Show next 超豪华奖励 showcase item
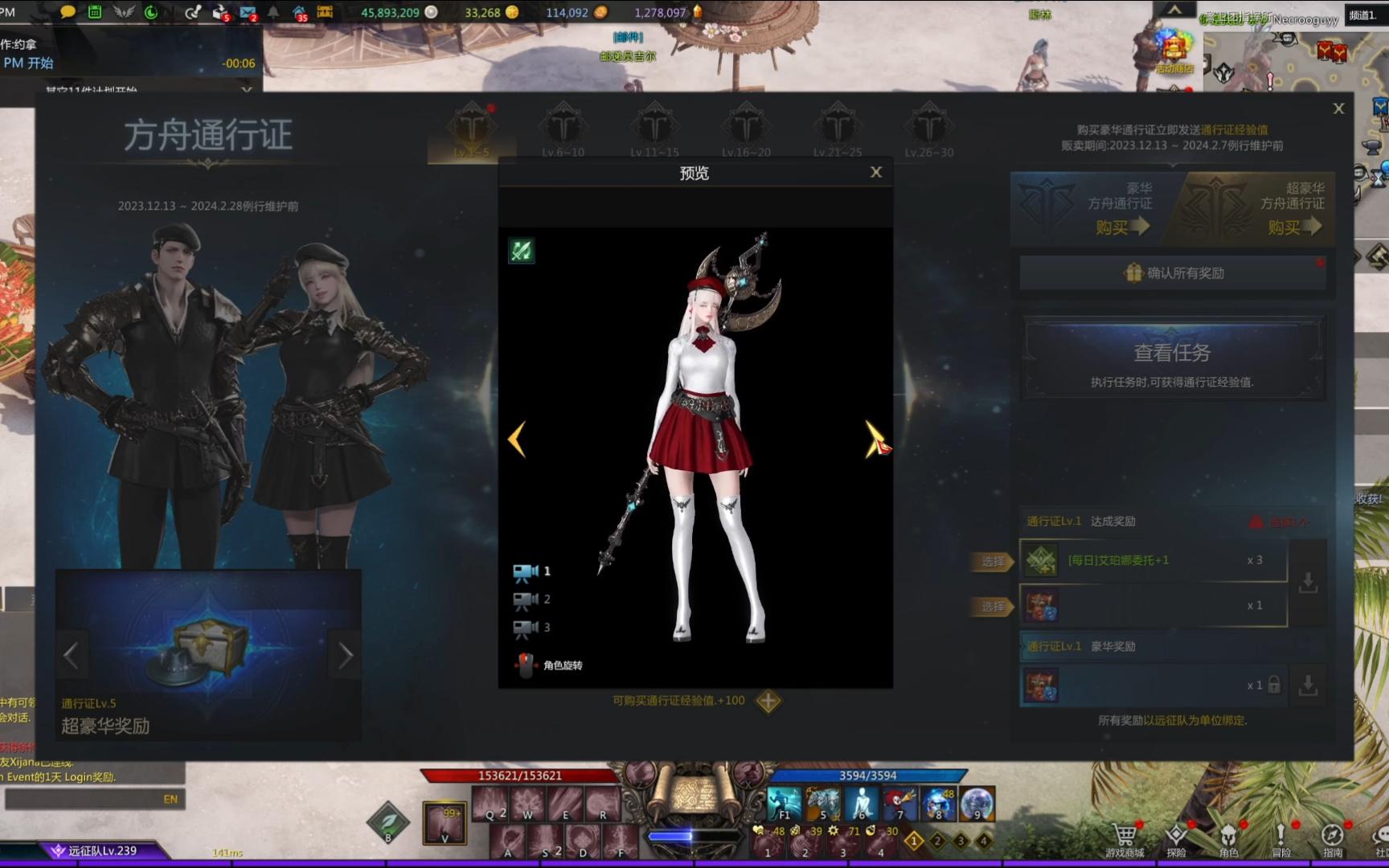 346,656
